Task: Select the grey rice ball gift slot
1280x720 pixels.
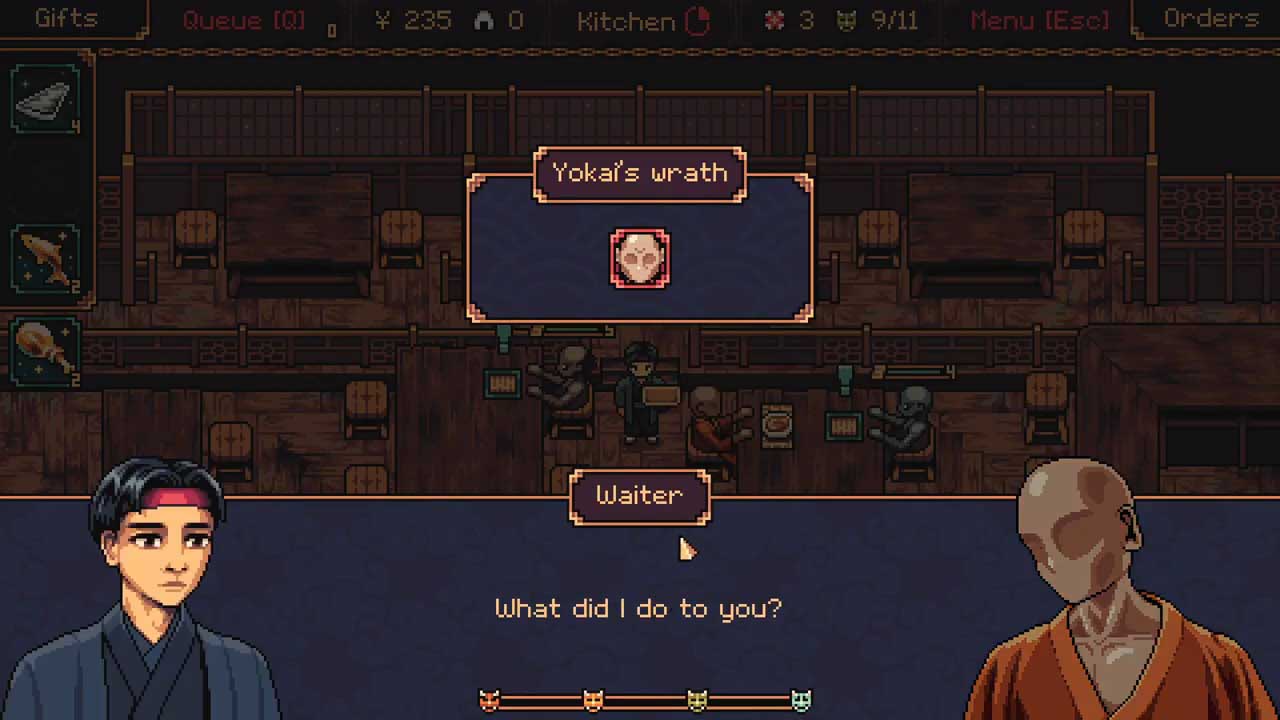Action: [46, 99]
